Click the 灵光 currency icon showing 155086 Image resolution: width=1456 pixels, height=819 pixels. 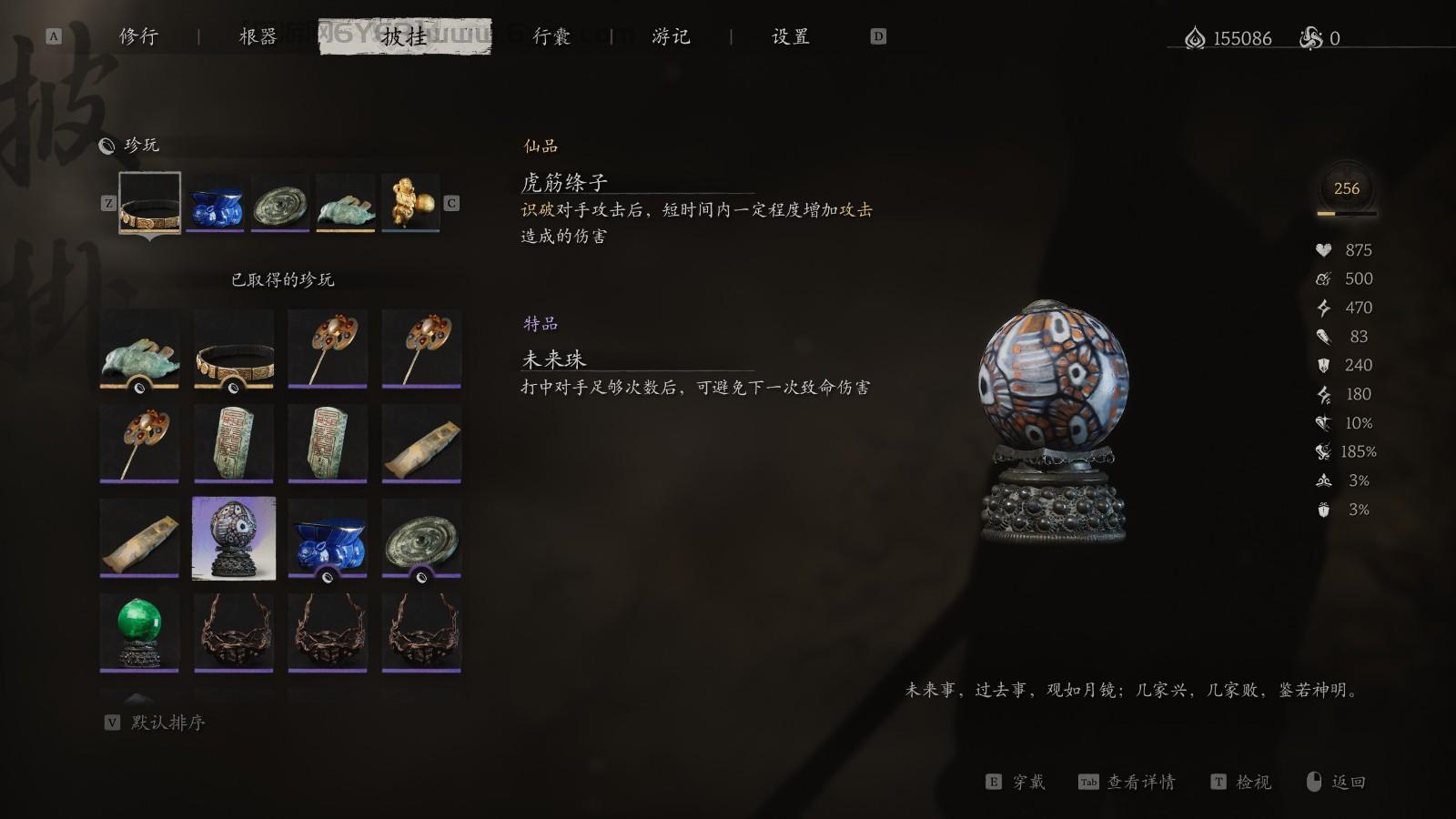(x=1197, y=38)
